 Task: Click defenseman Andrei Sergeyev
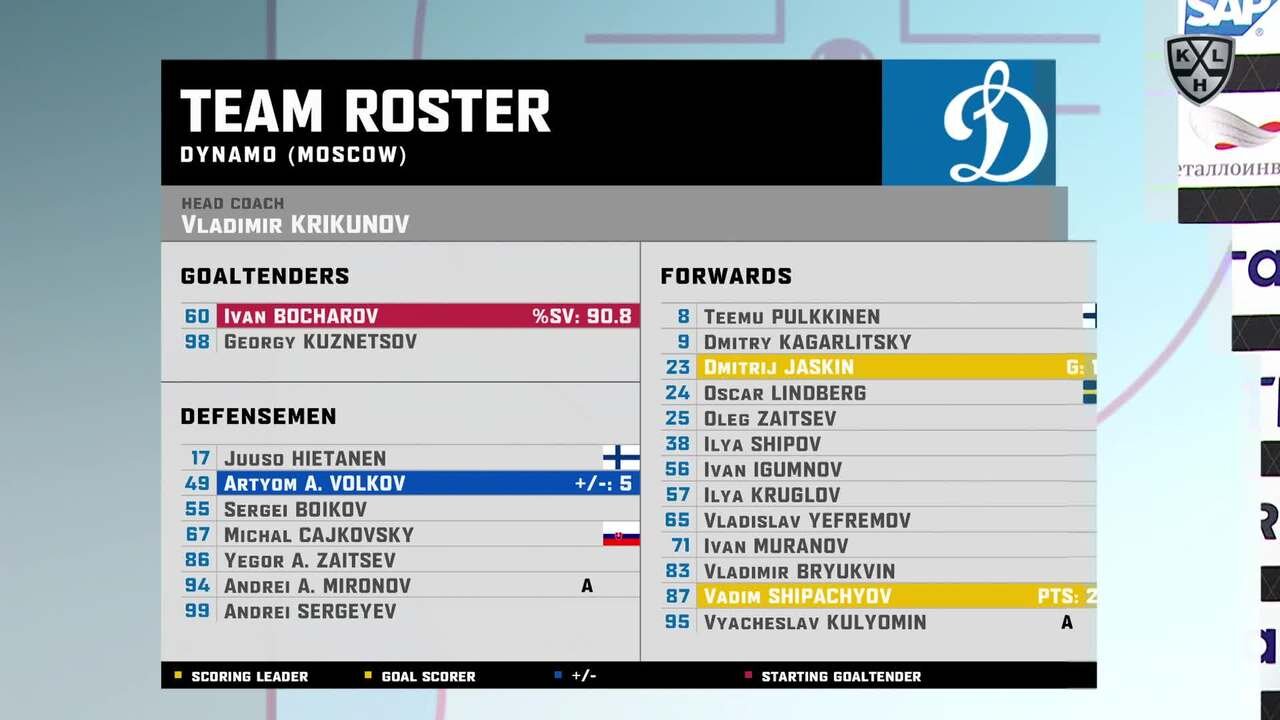click(410, 611)
